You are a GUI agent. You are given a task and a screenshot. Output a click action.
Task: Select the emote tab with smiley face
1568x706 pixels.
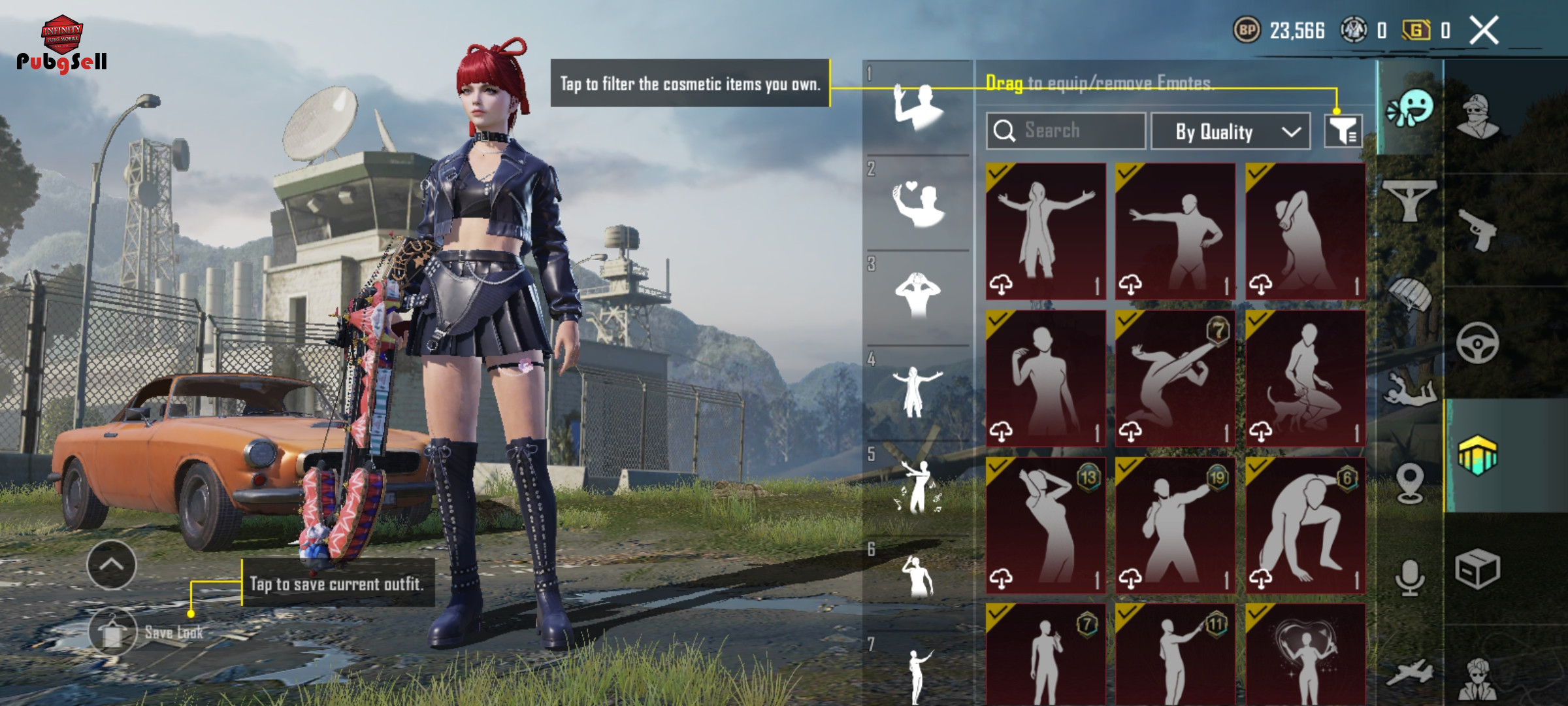pyautogui.click(x=1411, y=109)
